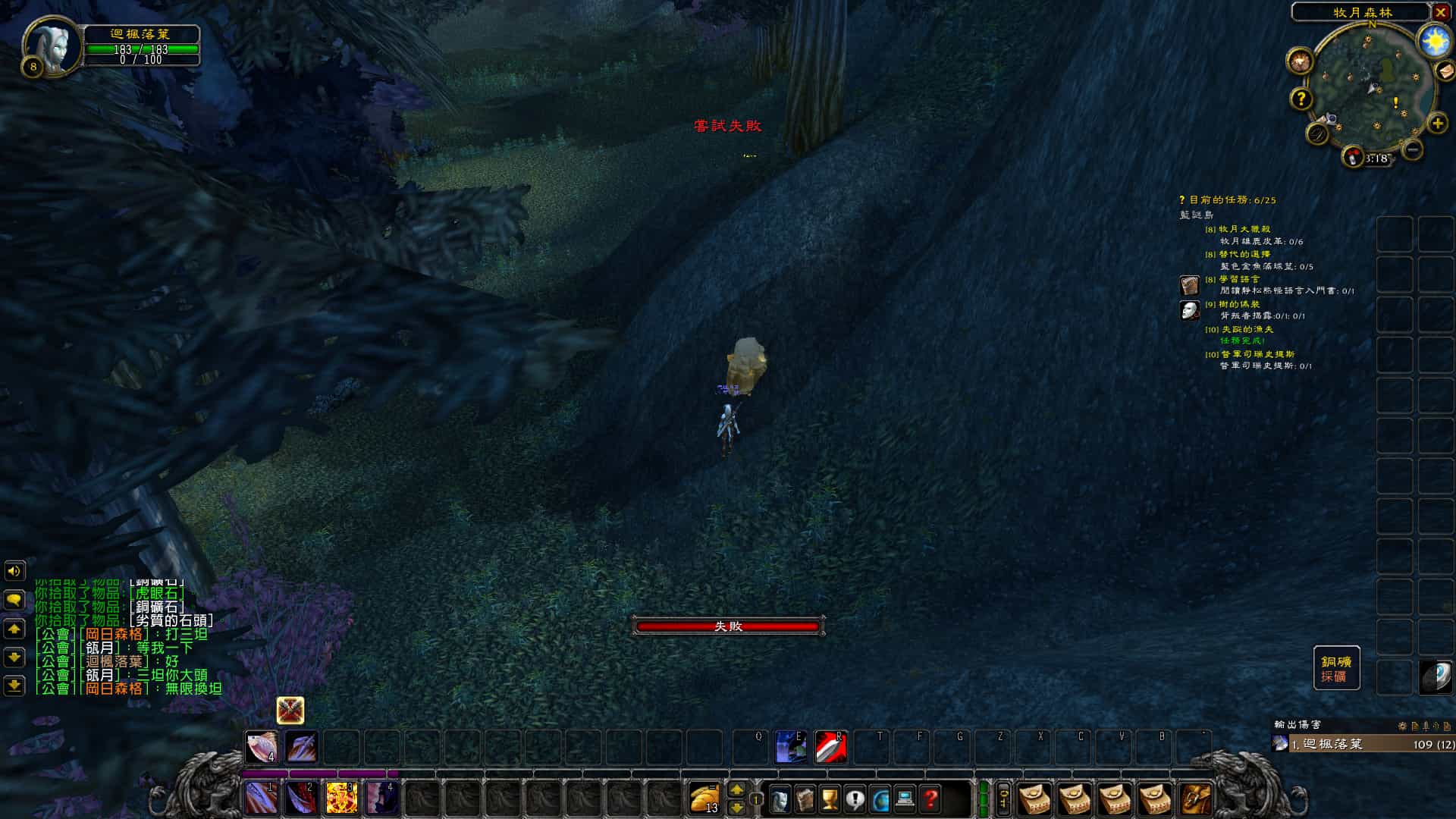The height and width of the screenshot is (819, 1456).
Task: Eat the bread stack of 13
Action: point(705,798)
